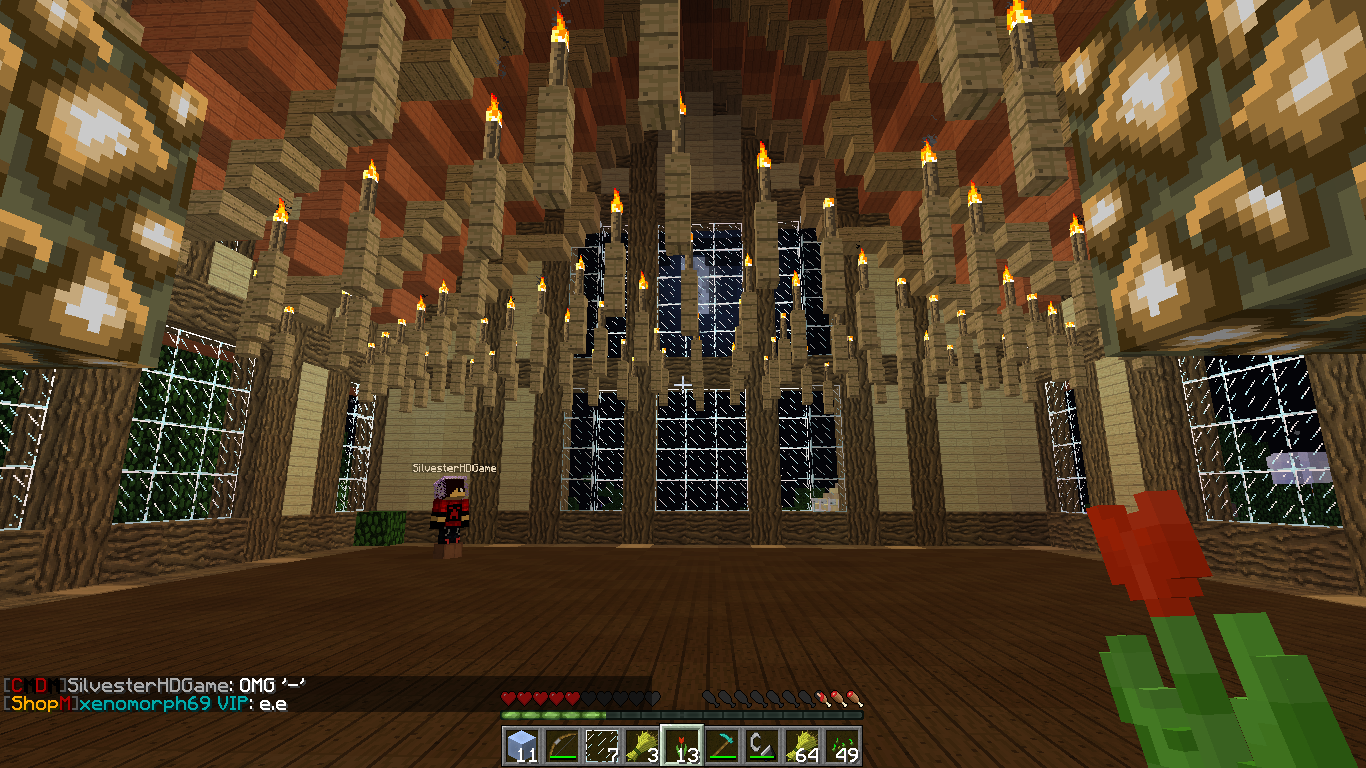Select the wheat stack of 3
Screen dimensions: 1366x768
click(x=641, y=746)
